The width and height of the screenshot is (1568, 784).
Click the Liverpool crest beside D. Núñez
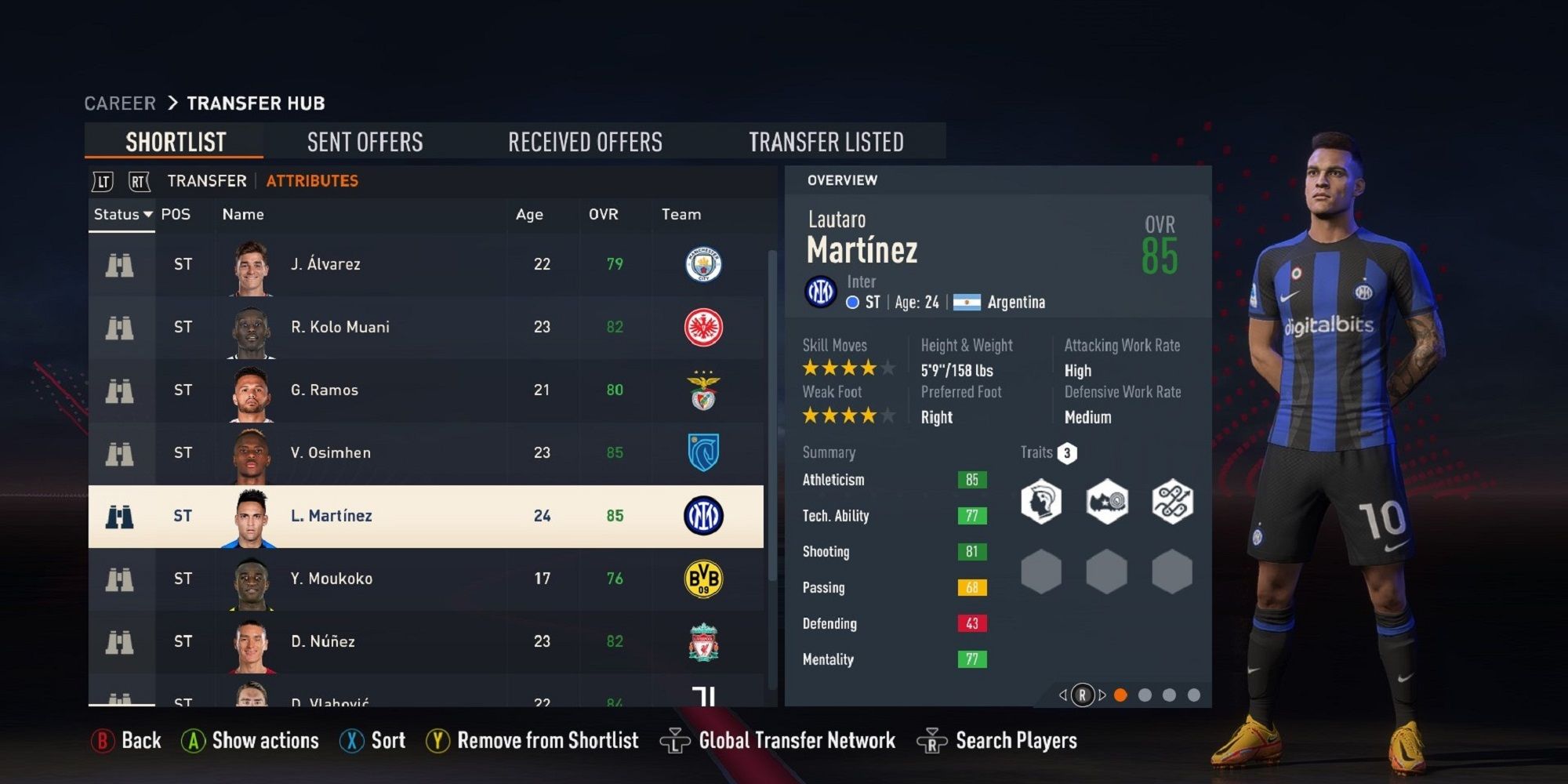point(703,641)
